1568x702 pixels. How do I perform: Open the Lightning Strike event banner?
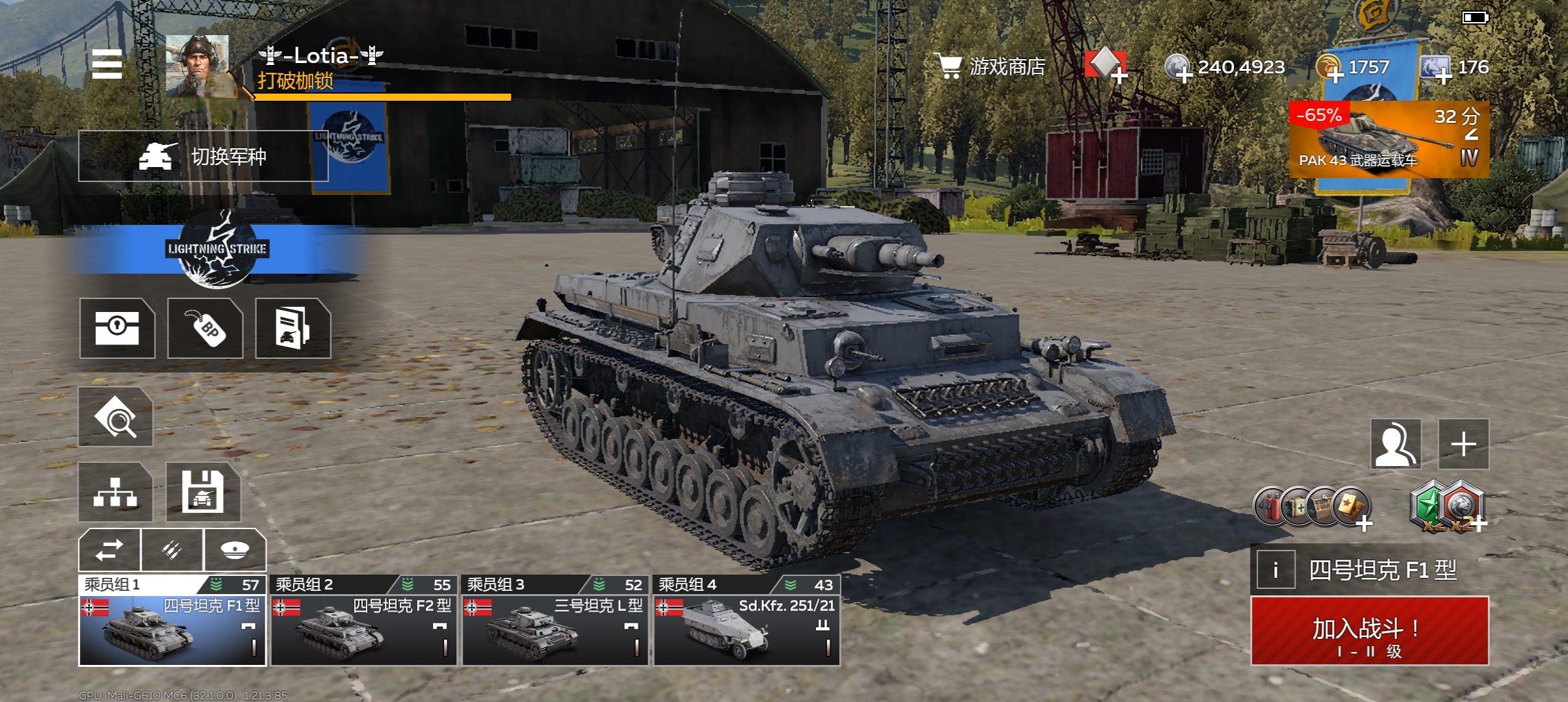[x=217, y=249]
